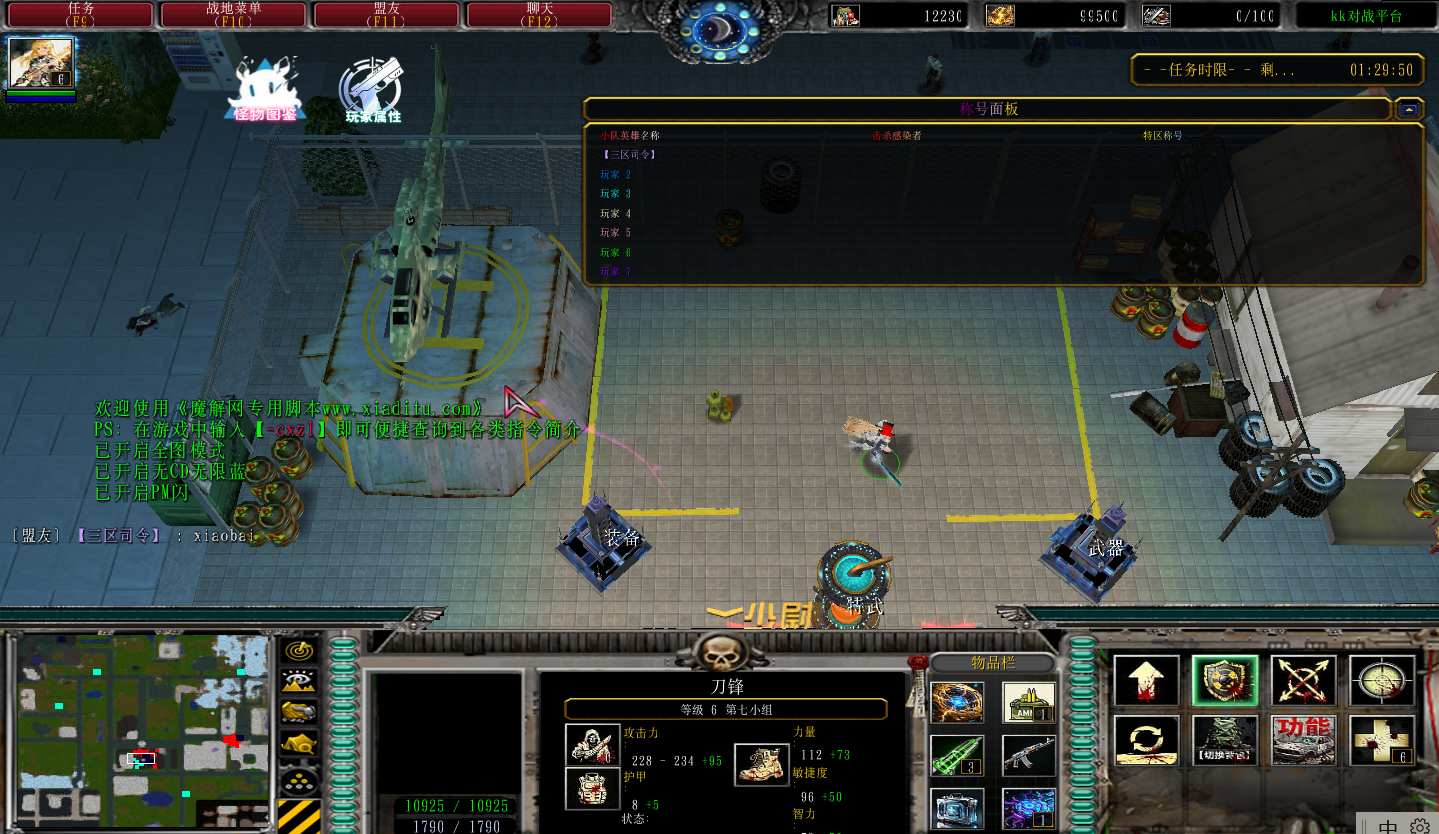This screenshot has height=834, width=1439.
Task: Toggle minimap terrain display eye button
Action: click(x=298, y=682)
